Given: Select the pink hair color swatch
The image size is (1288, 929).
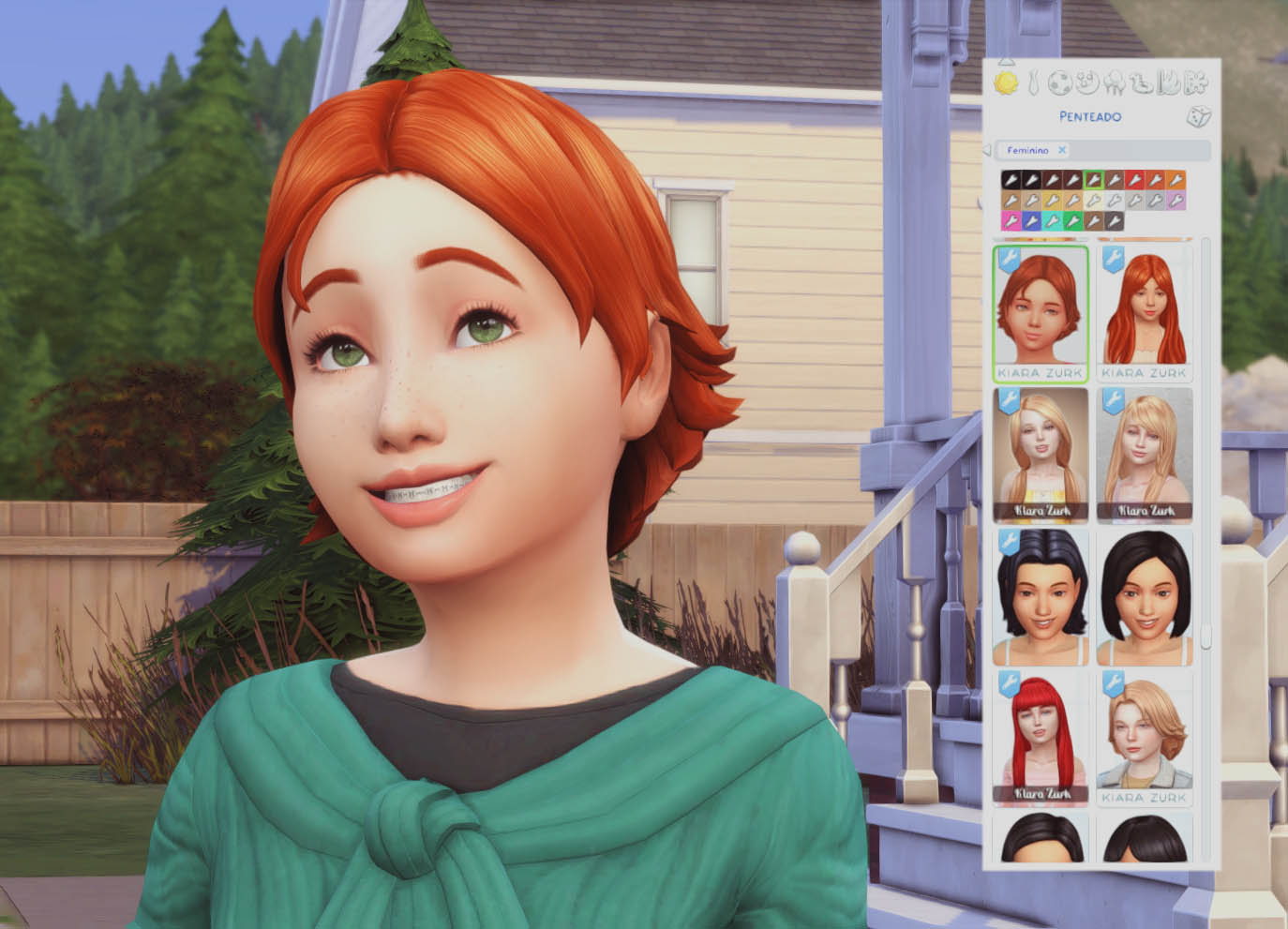Looking at the screenshot, I should click(x=1011, y=221).
